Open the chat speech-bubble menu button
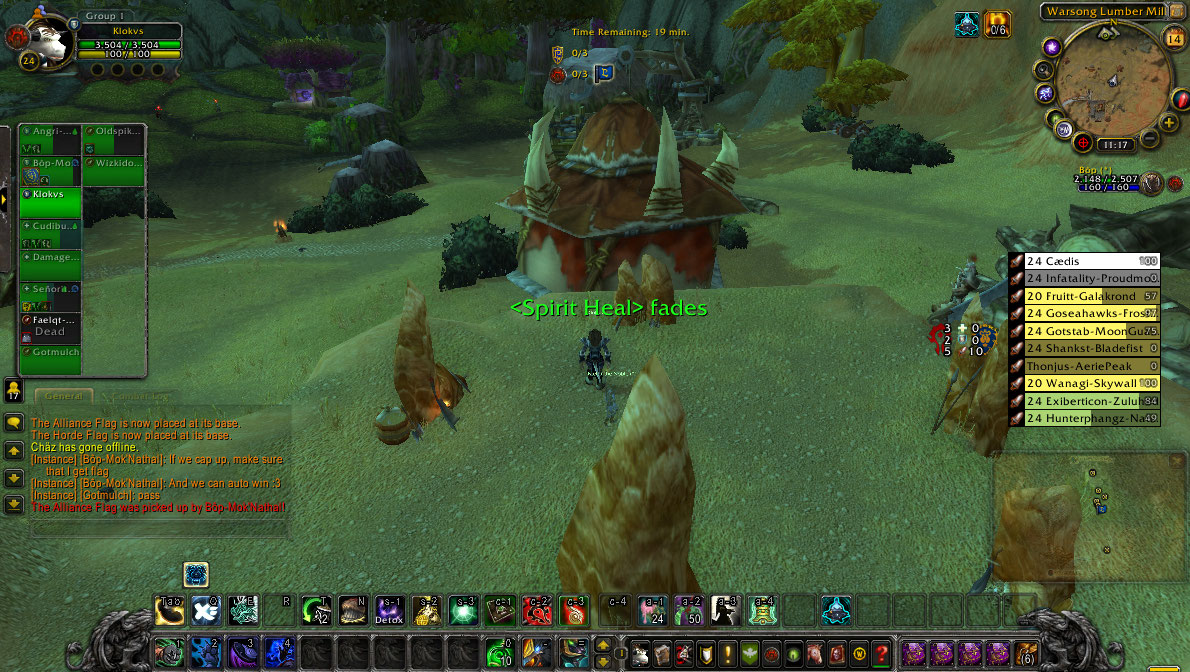The image size is (1190, 672). 14,423
